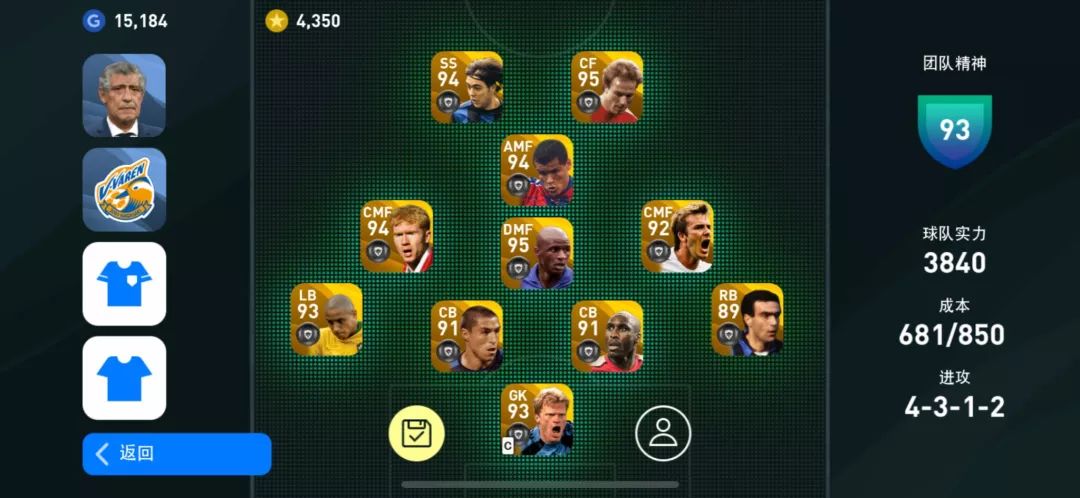The height and width of the screenshot is (498, 1080).
Task: Open the manager portrait card
Action: (x=124, y=95)
